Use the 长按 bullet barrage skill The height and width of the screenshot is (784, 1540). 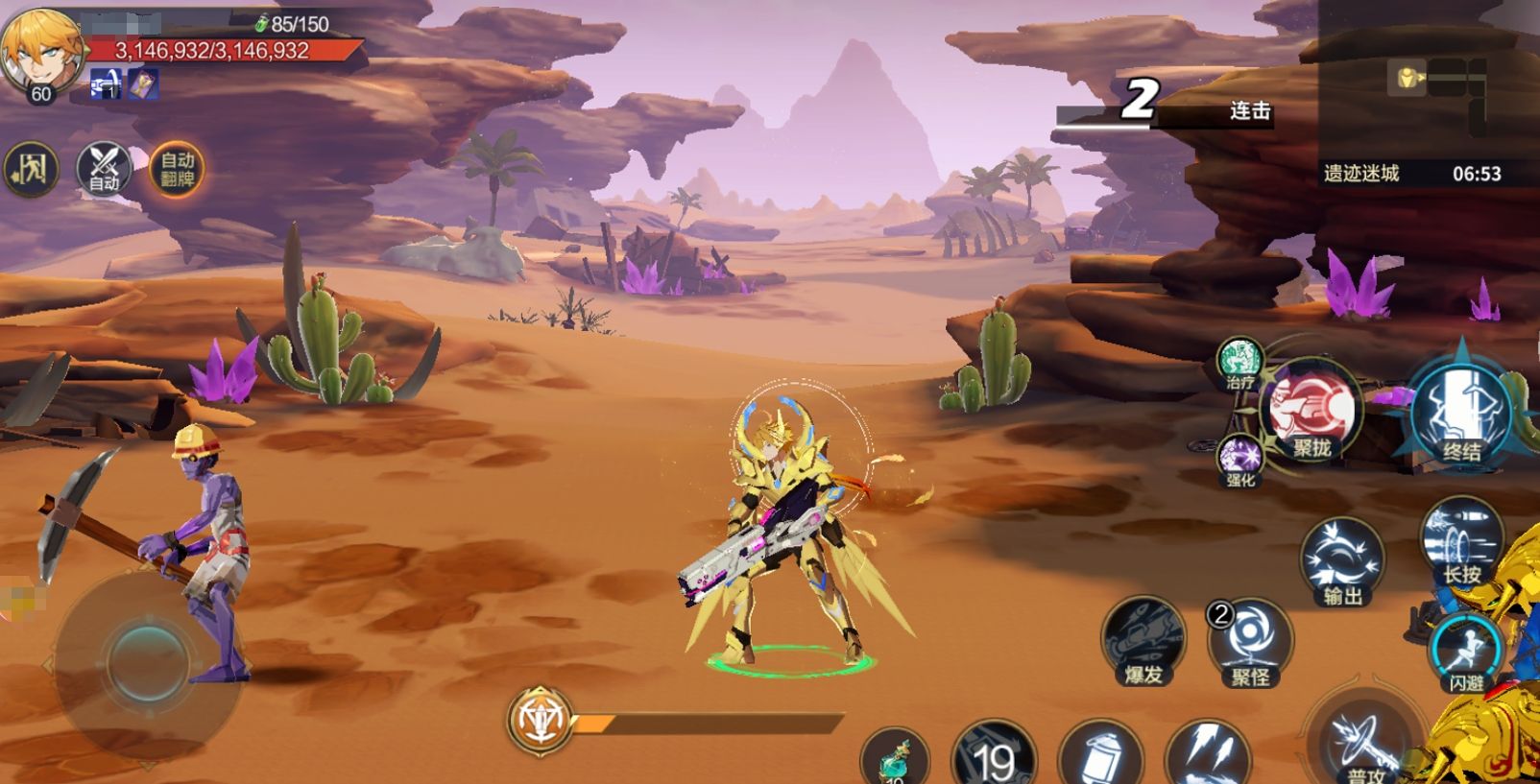point(1461,541)
